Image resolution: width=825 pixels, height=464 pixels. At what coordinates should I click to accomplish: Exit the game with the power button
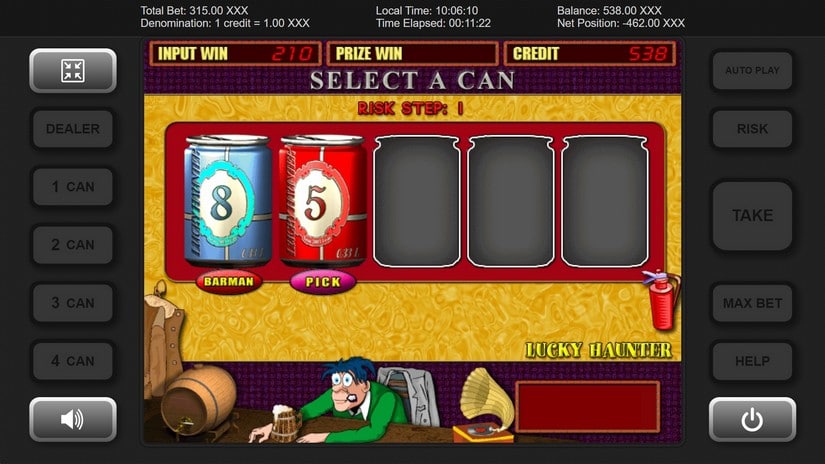[x=752, y=420]
